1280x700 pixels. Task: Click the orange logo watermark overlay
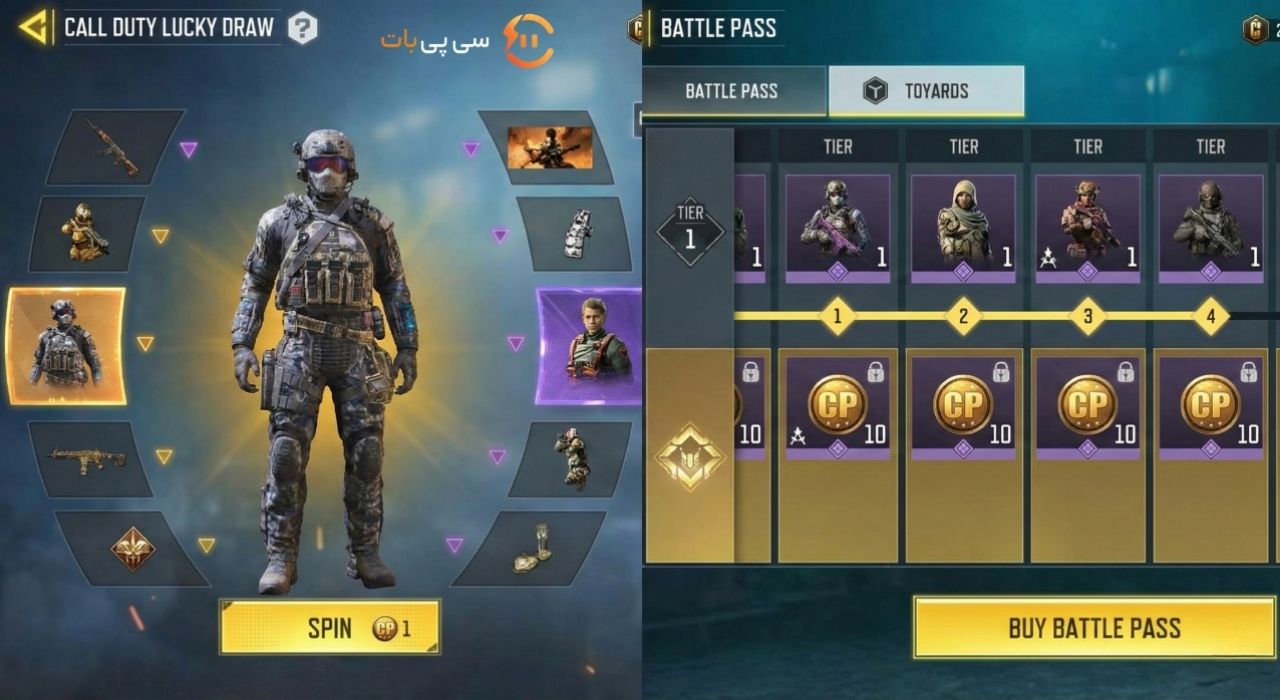(528, 41)
